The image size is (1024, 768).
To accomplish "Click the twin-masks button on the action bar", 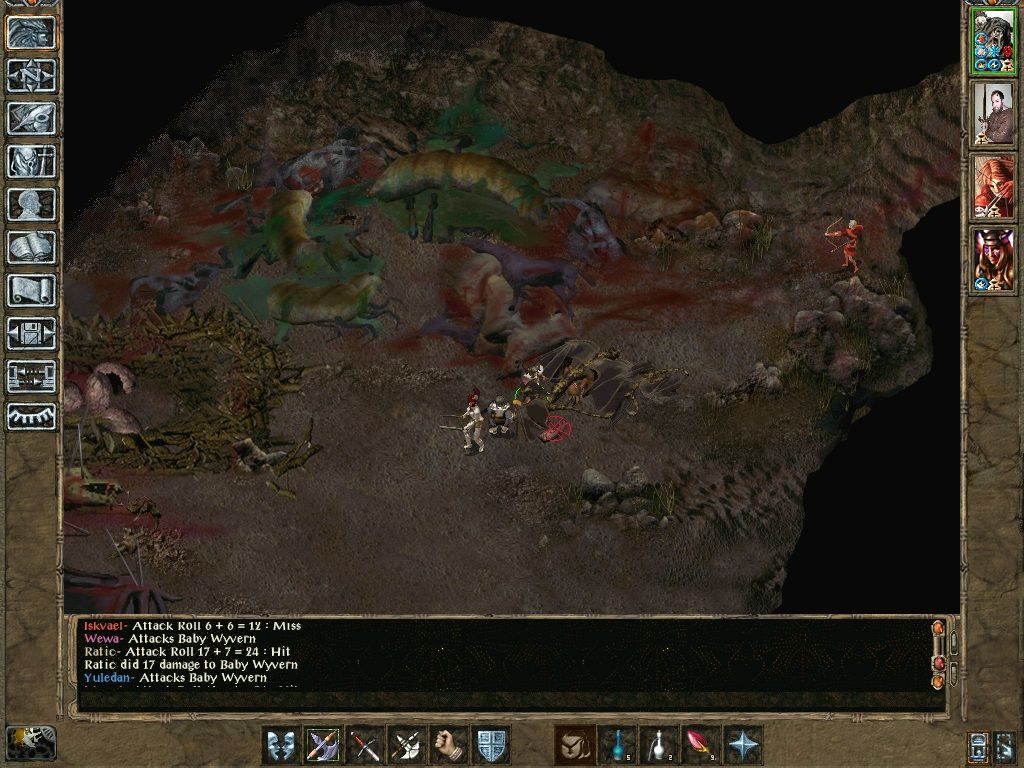I will click(282, 745).
